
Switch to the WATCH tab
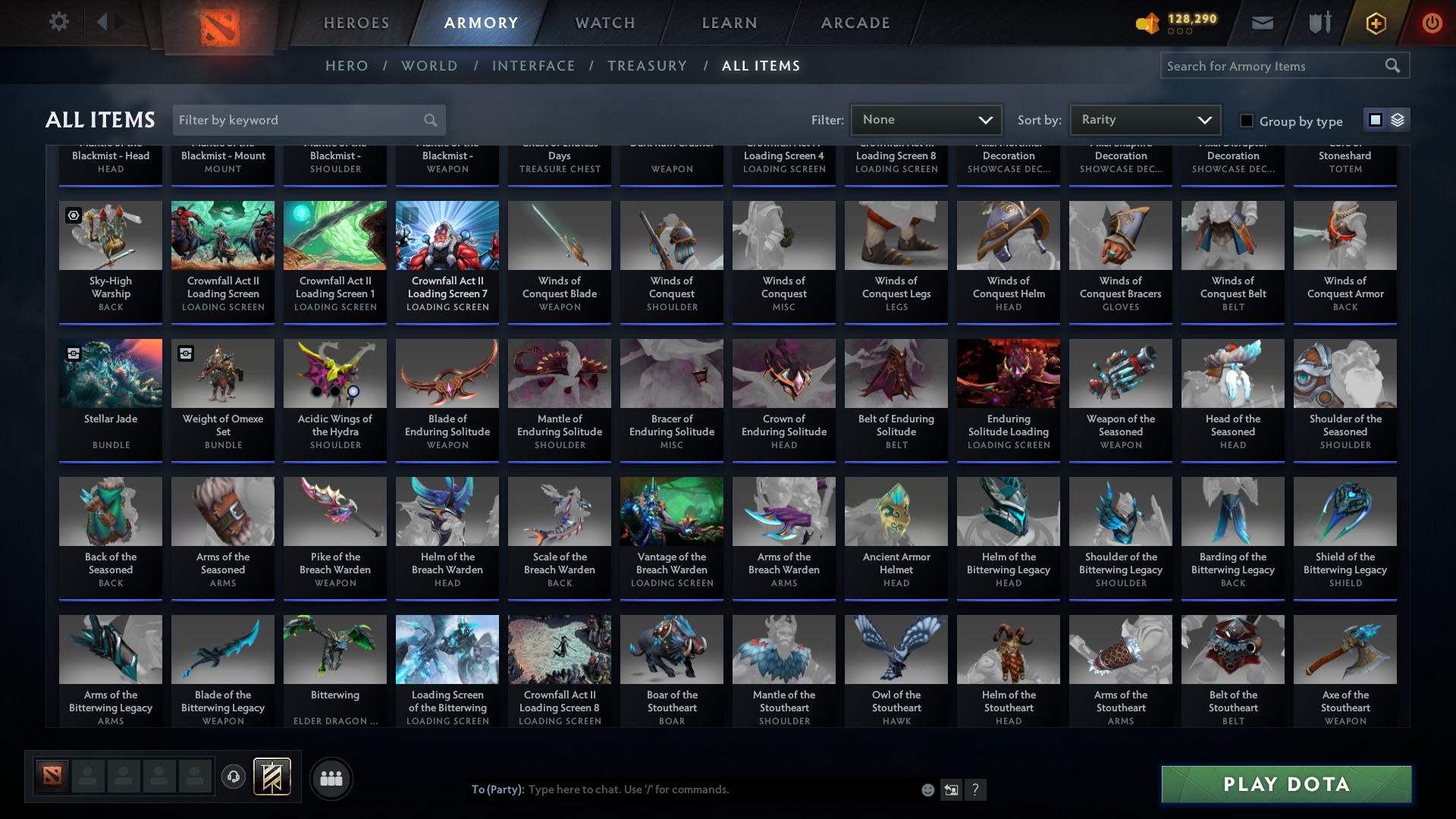click(604, 23)
